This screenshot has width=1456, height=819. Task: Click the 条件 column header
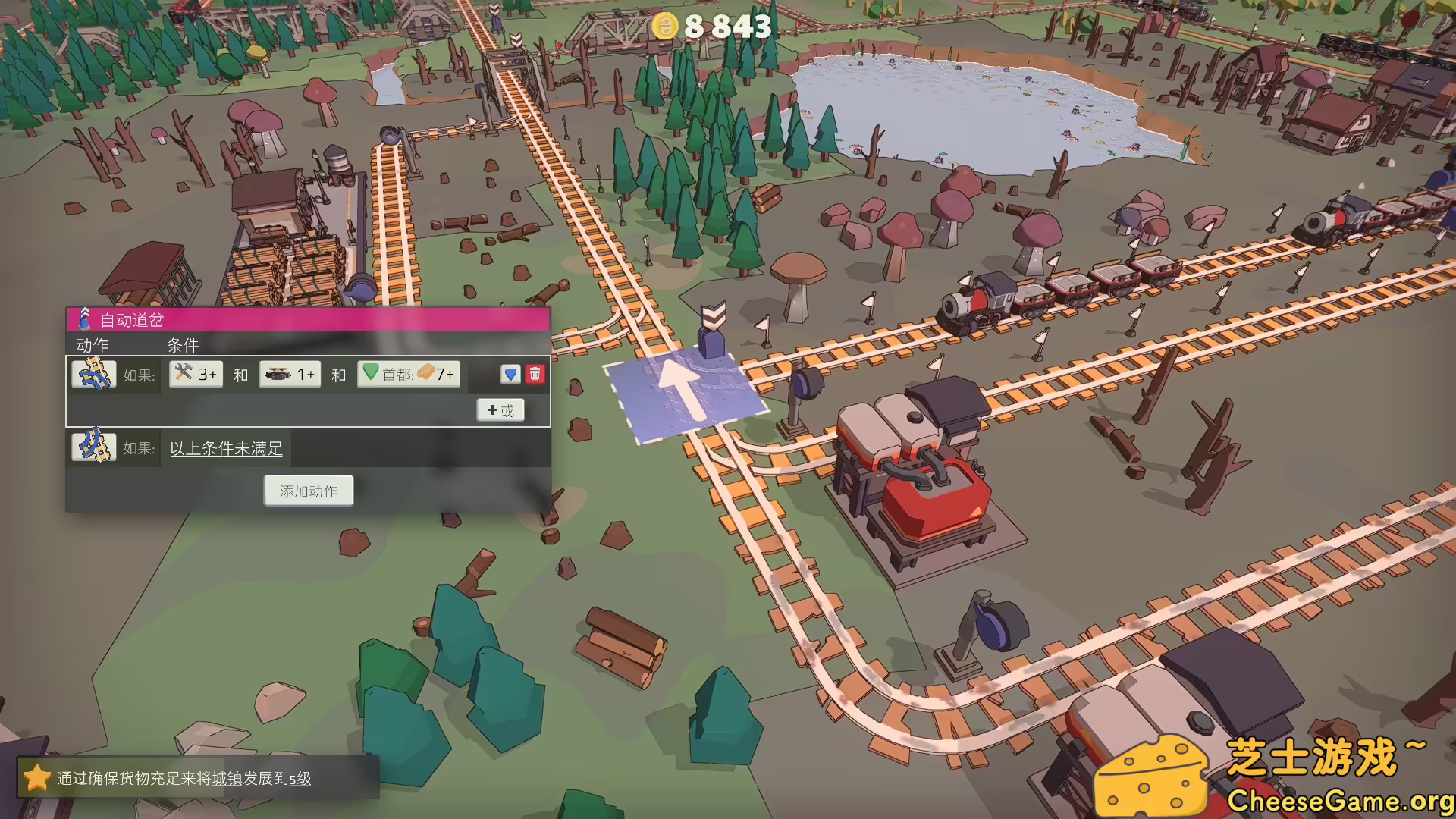pyautogui.click(x=183, y=345)
